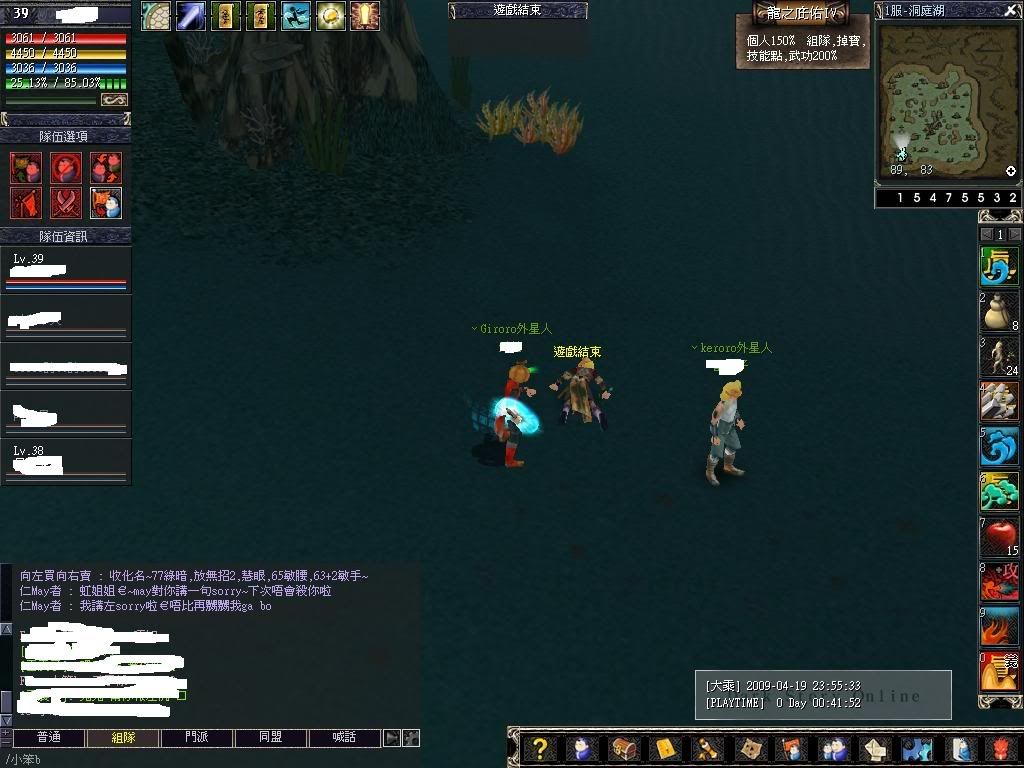
Task: Click the crossed-out character party option icon
Action: [66, 168]
